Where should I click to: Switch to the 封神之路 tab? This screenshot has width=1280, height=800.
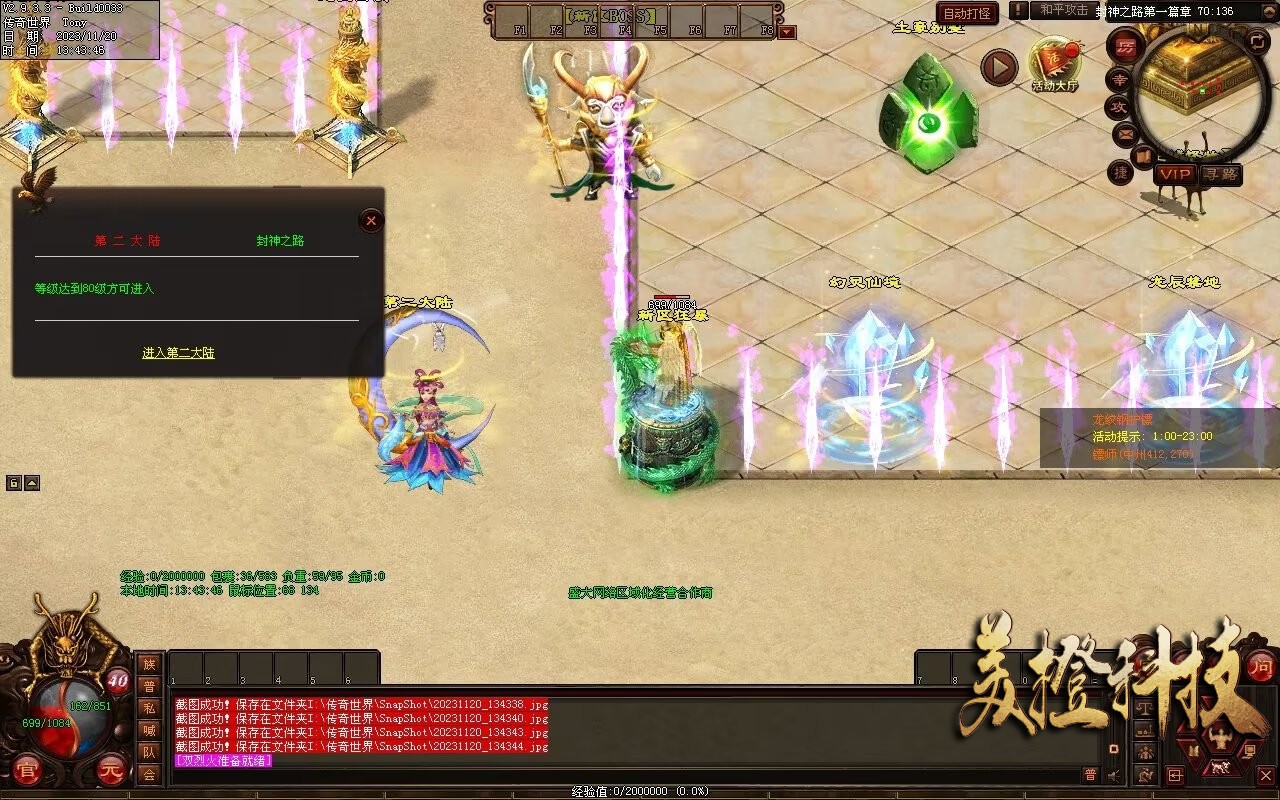280,241
